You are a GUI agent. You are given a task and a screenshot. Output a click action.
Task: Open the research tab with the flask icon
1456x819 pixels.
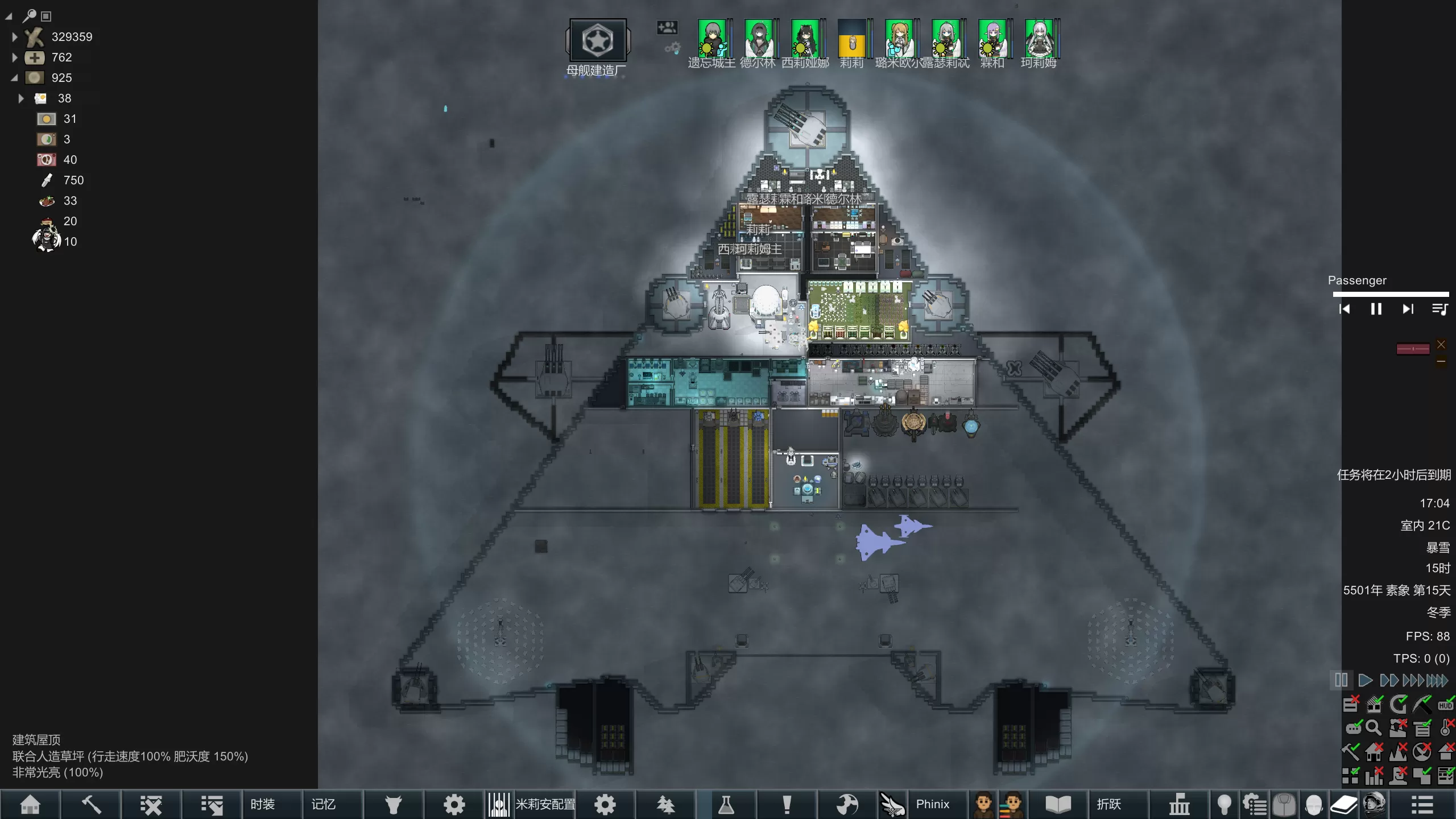(x=726, y=804)
